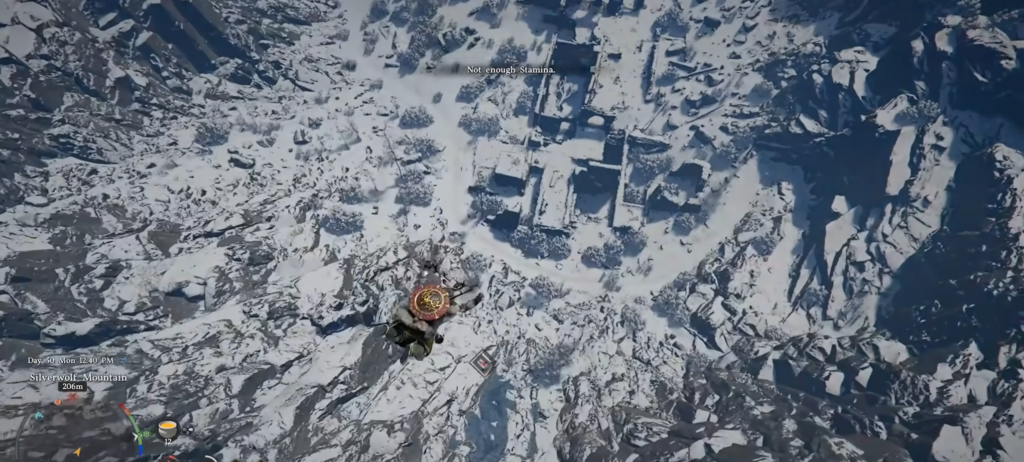1024x462 pixels.
Task: Select the cyan marker on the minimap
Action: click(38, 416)
